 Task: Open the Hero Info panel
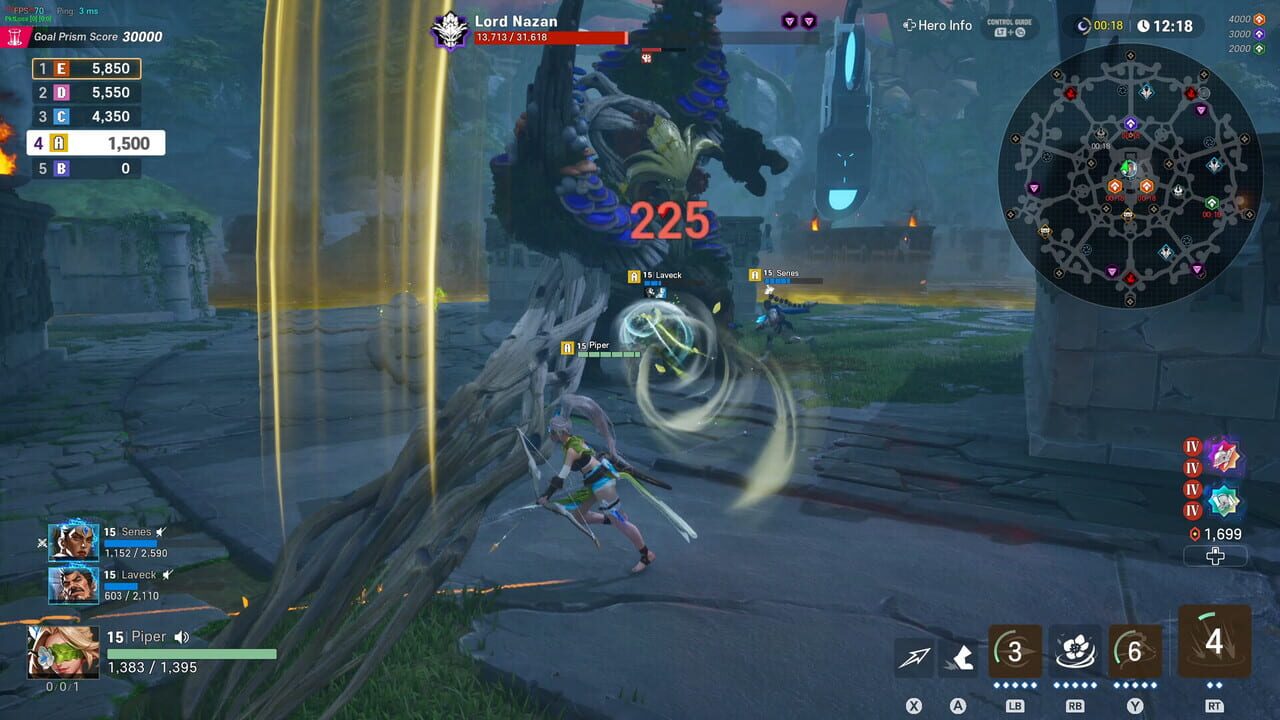click(936, 26)
